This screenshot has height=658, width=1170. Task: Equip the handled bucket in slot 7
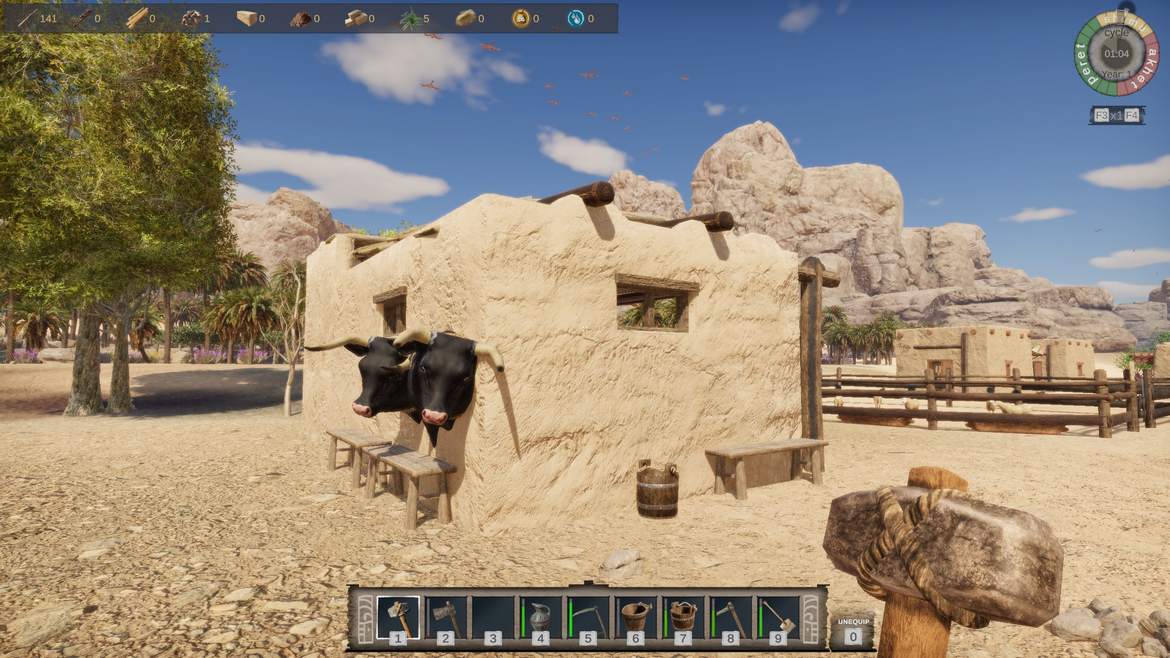pos(683,617)
